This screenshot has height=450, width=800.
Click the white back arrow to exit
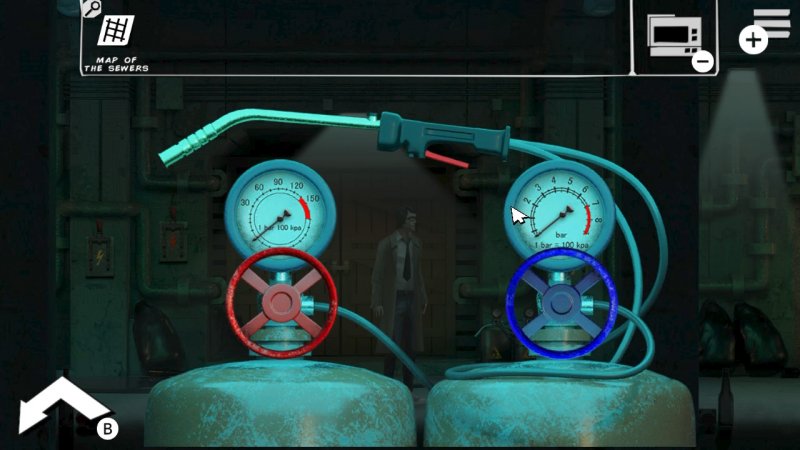pos(62,406)
